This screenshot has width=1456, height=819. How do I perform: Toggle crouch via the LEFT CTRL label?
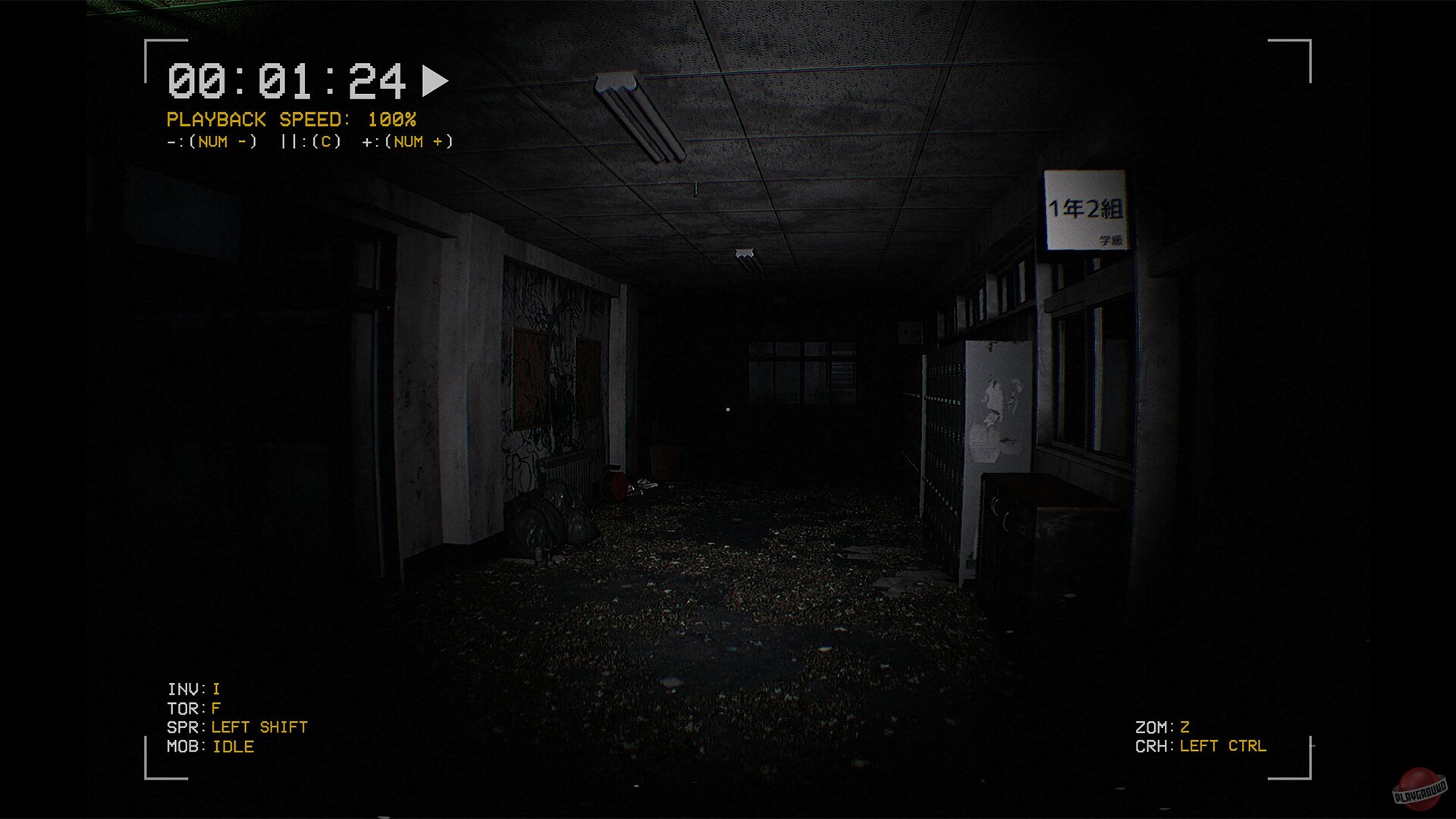1222,746
